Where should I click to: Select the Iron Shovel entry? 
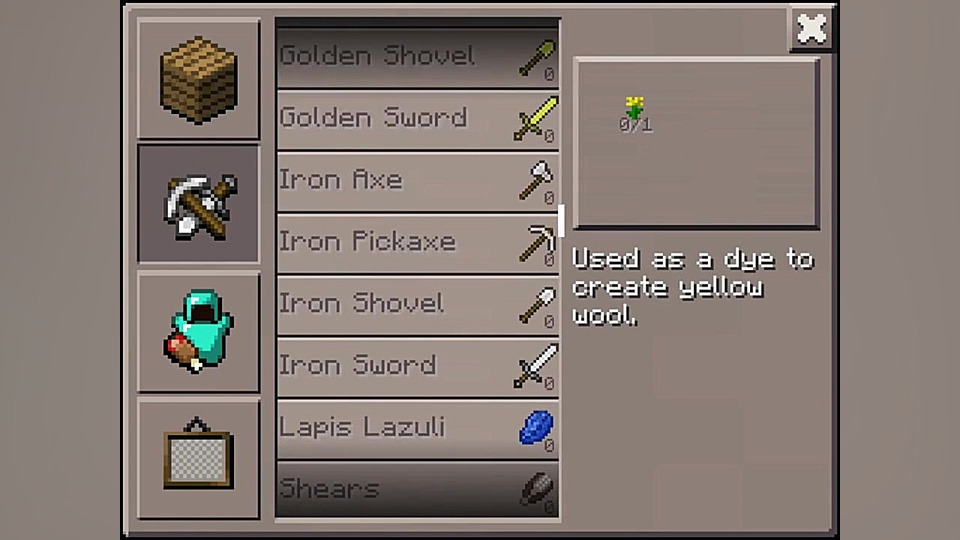417,305
